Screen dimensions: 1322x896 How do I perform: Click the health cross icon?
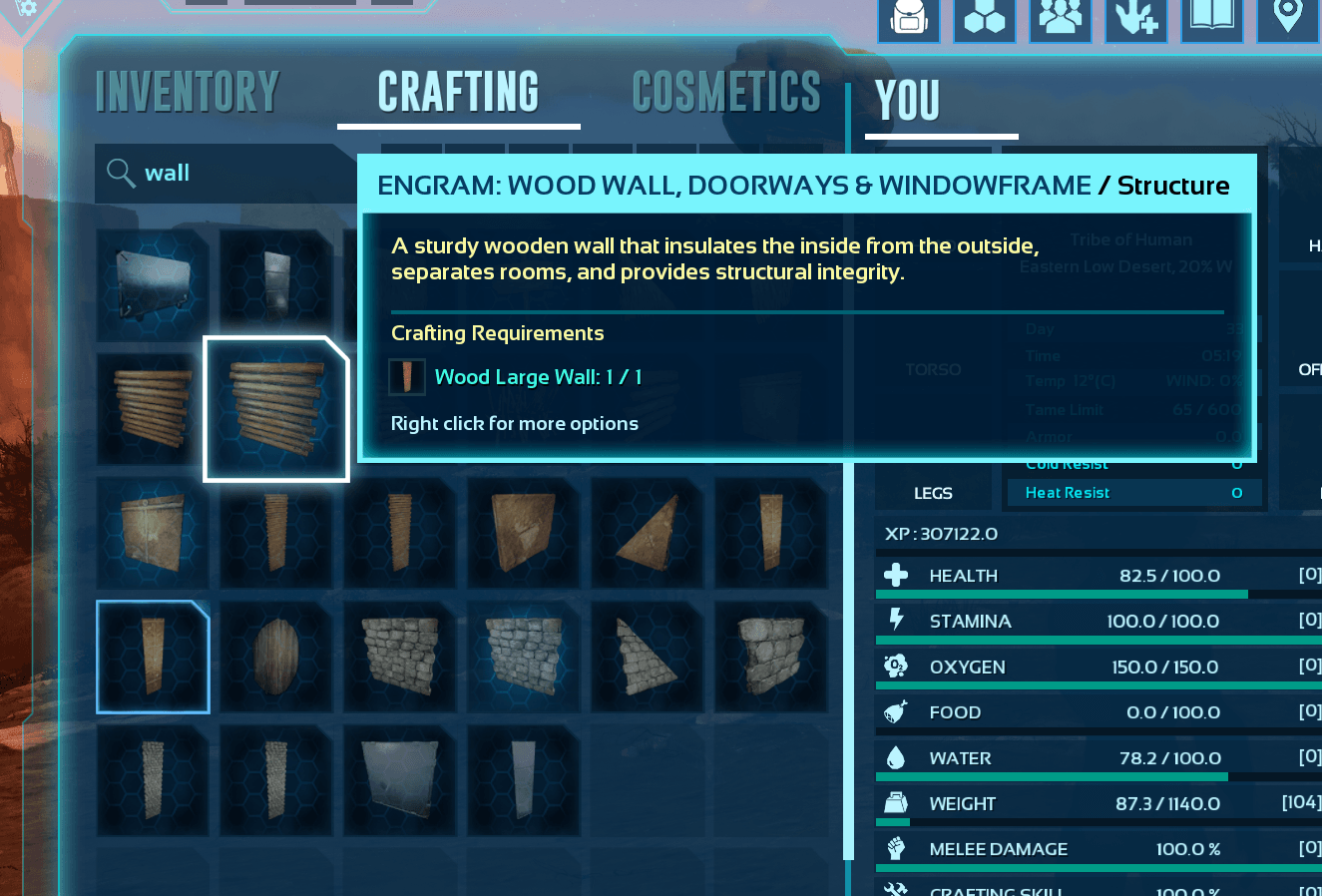tap(896, 575)
